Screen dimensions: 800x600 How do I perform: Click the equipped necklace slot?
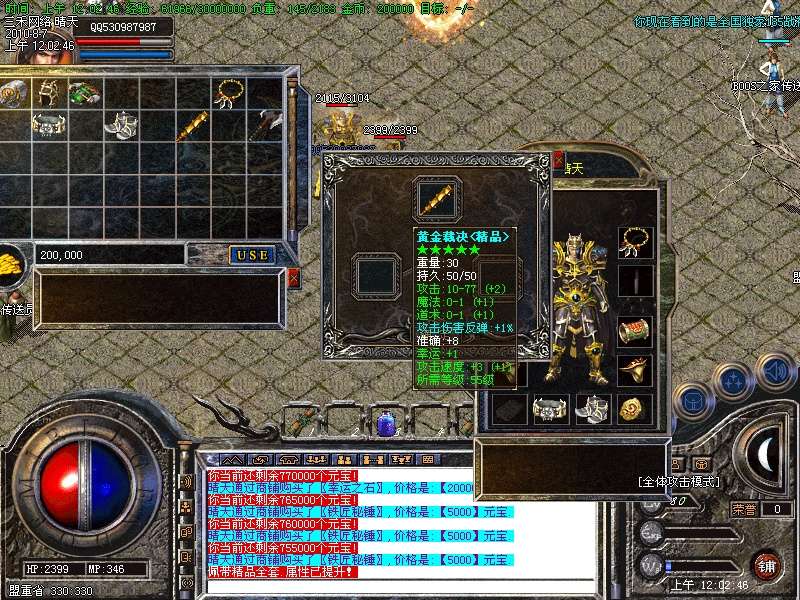(x=634, y=240)
